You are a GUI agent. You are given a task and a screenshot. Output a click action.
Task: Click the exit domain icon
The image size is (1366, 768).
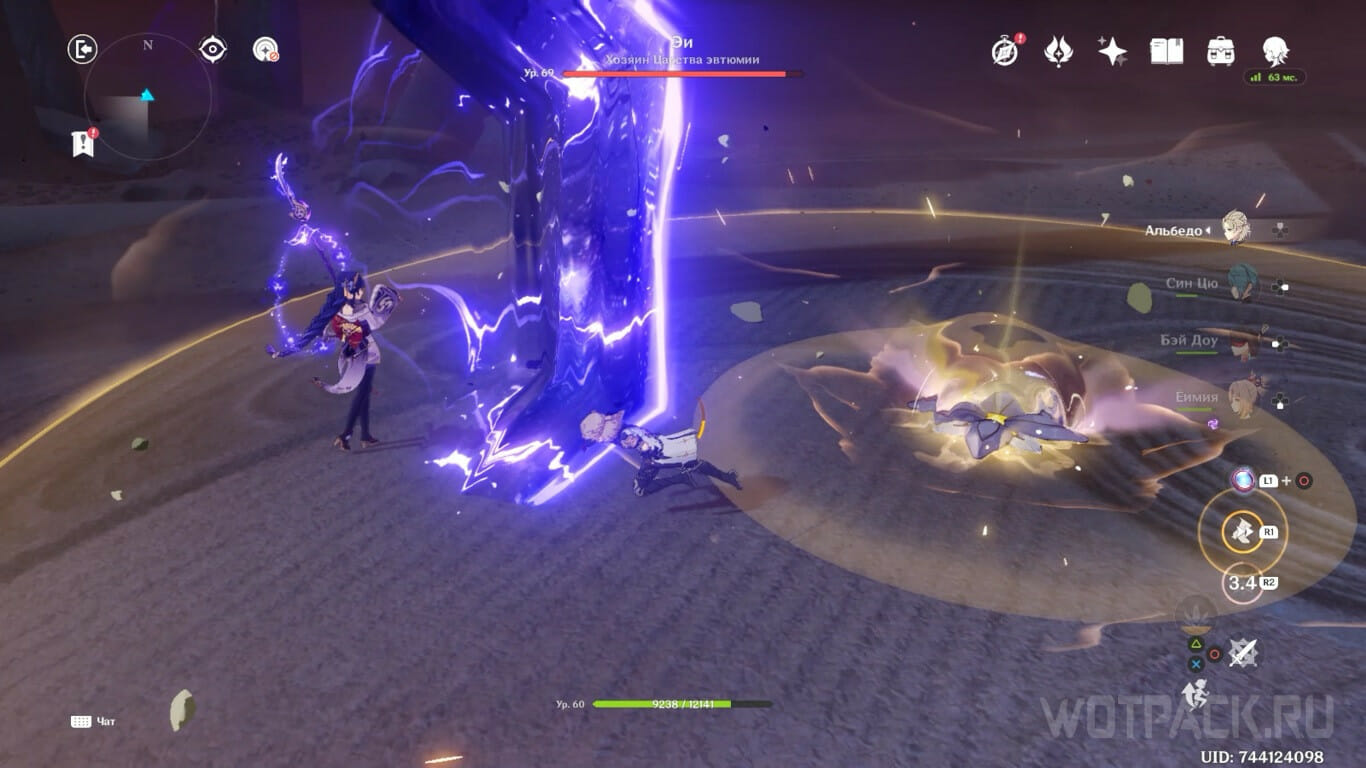click(x=82, y=49)
